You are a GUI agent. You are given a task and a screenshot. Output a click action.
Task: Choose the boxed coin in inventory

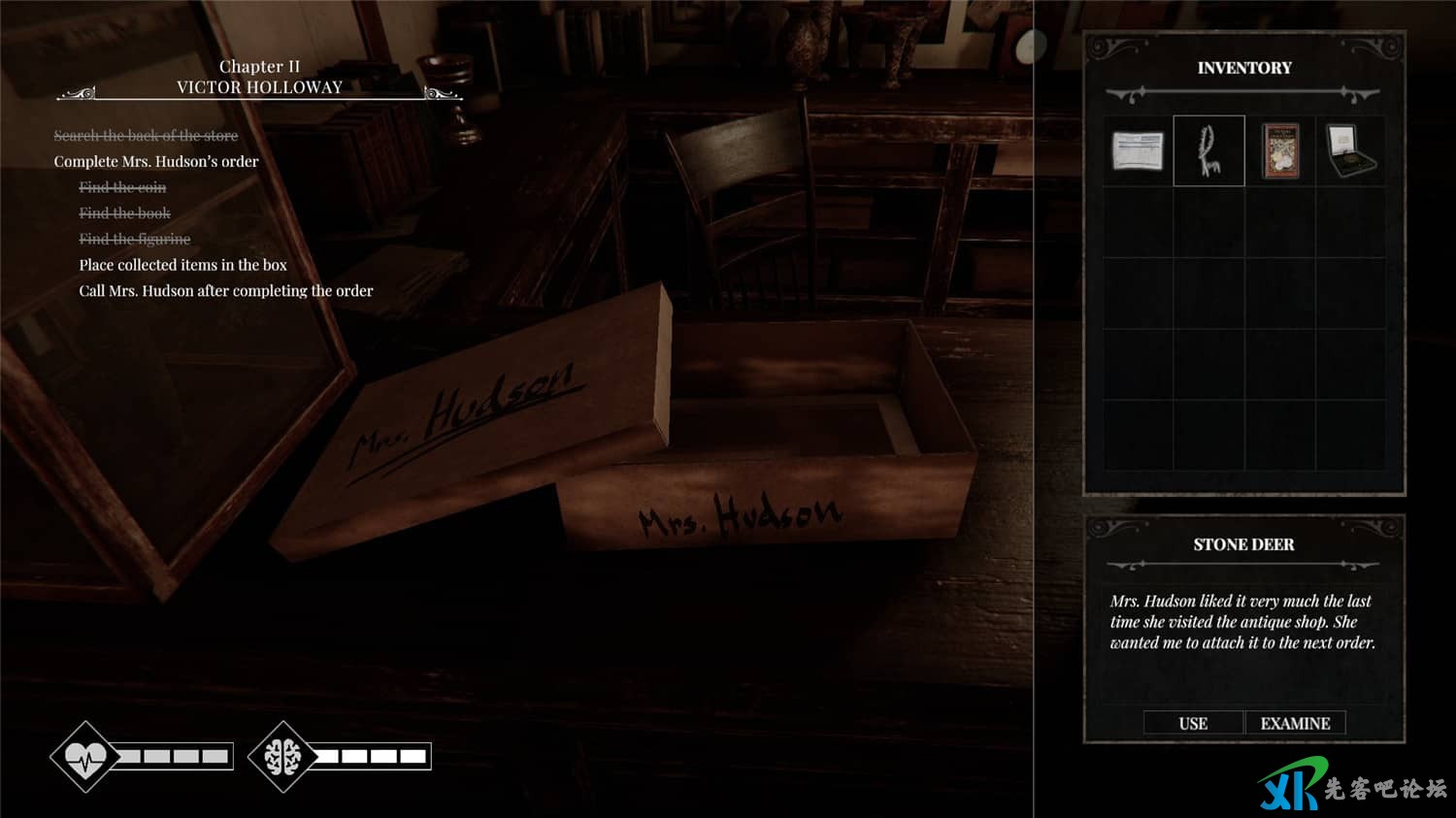click(x=1350, y=151)
